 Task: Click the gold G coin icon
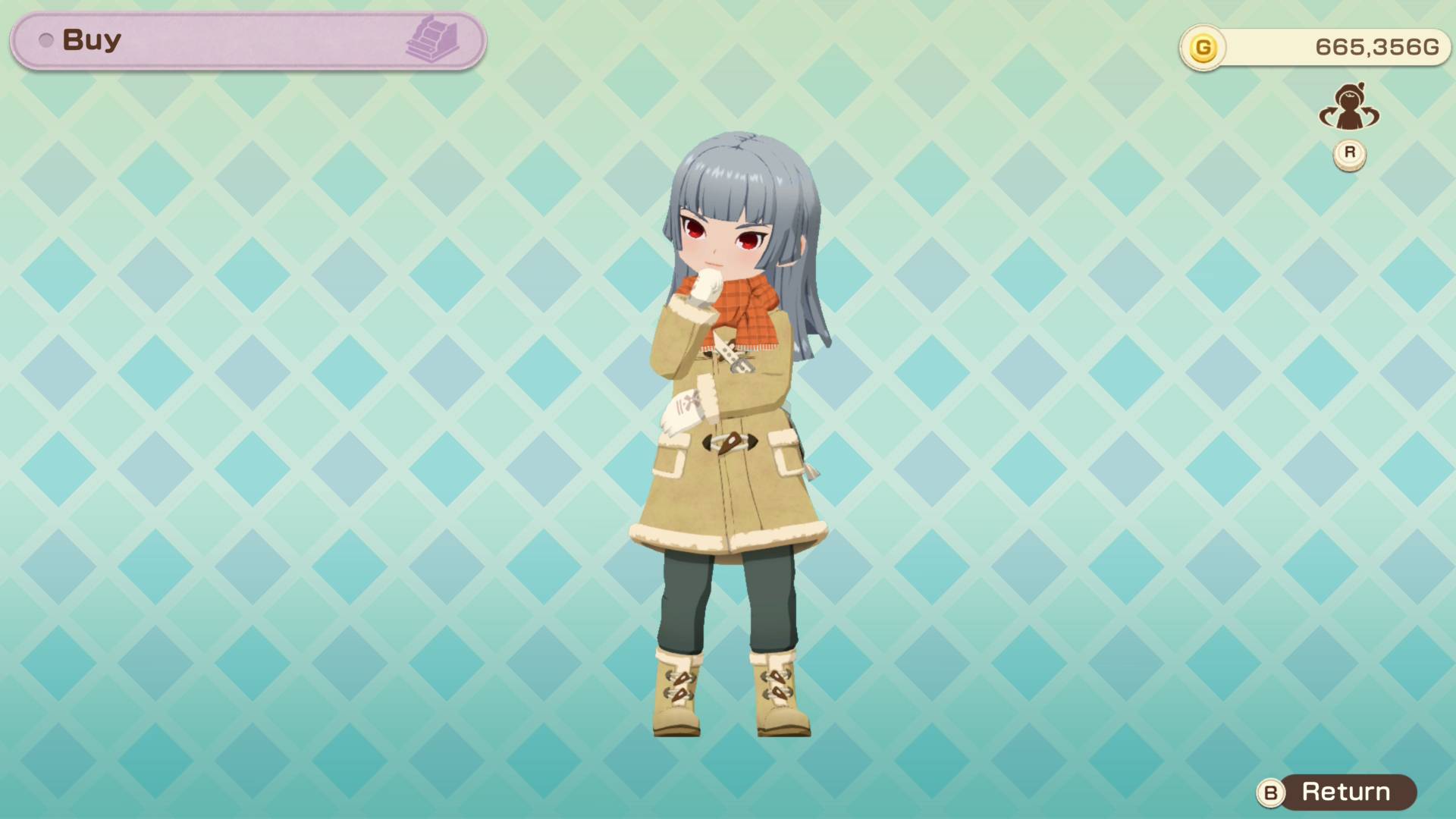(1204, 45)
